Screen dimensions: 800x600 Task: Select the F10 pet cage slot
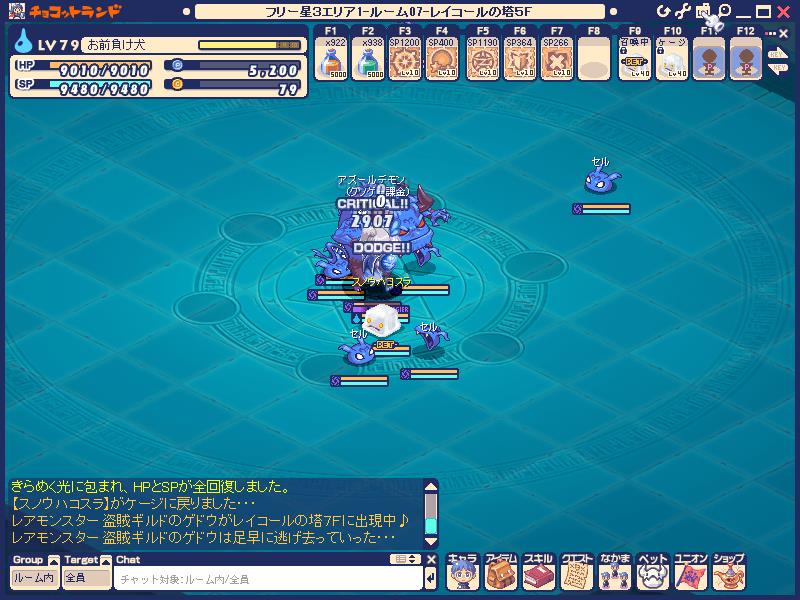(x=670, y=62)
